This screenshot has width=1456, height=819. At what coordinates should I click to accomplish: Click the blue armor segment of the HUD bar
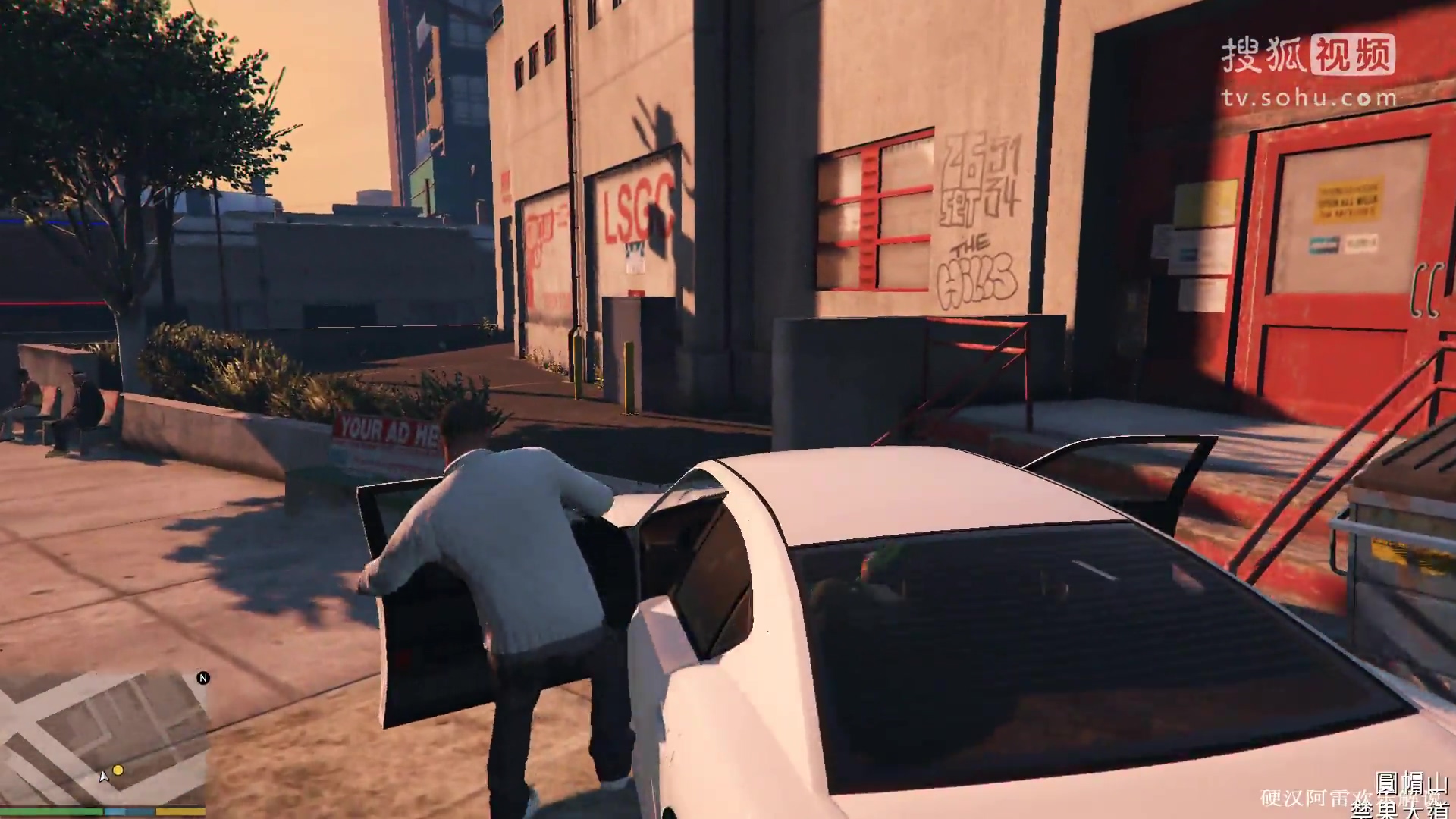[x=127, y=810]
